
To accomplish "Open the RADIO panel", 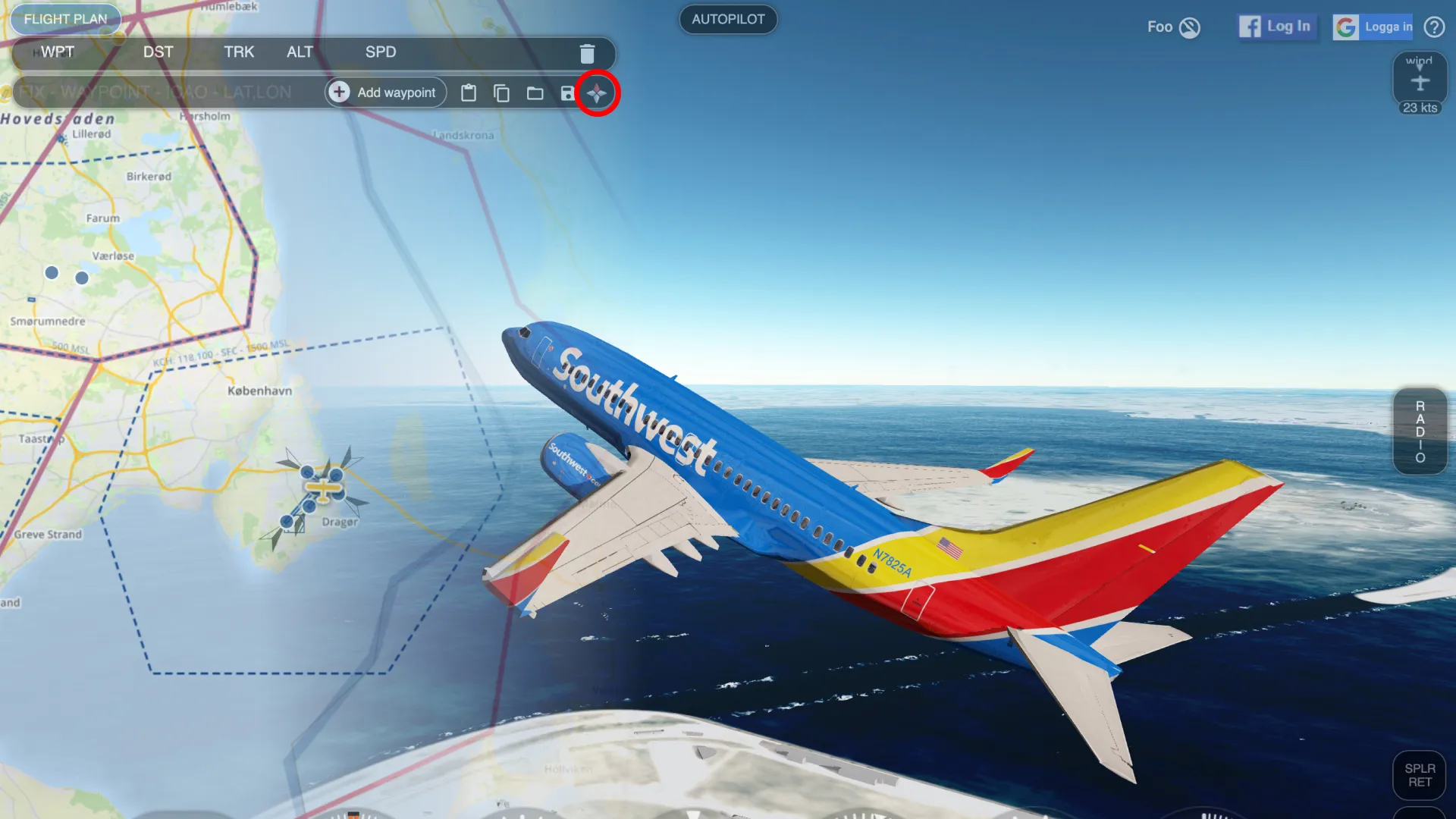I will (1420, 431).
